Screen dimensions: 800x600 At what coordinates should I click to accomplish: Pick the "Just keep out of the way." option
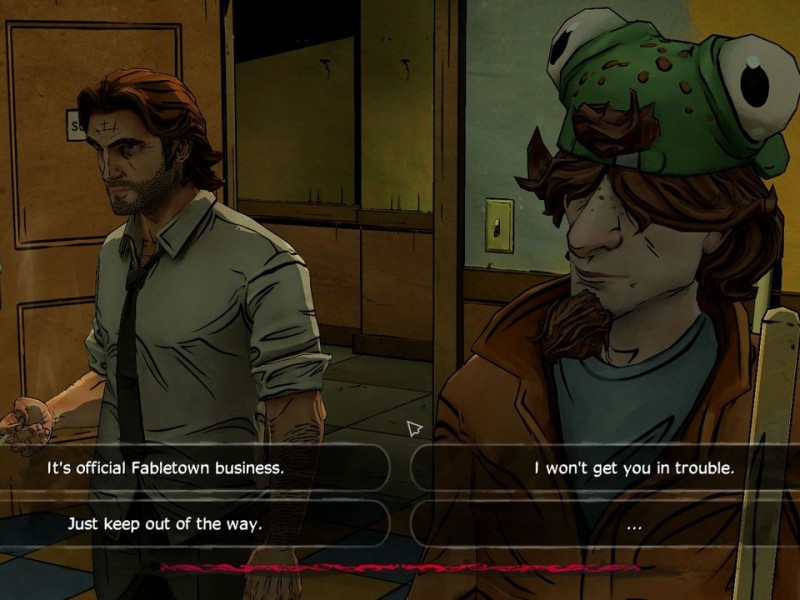(x=164, y=523)
